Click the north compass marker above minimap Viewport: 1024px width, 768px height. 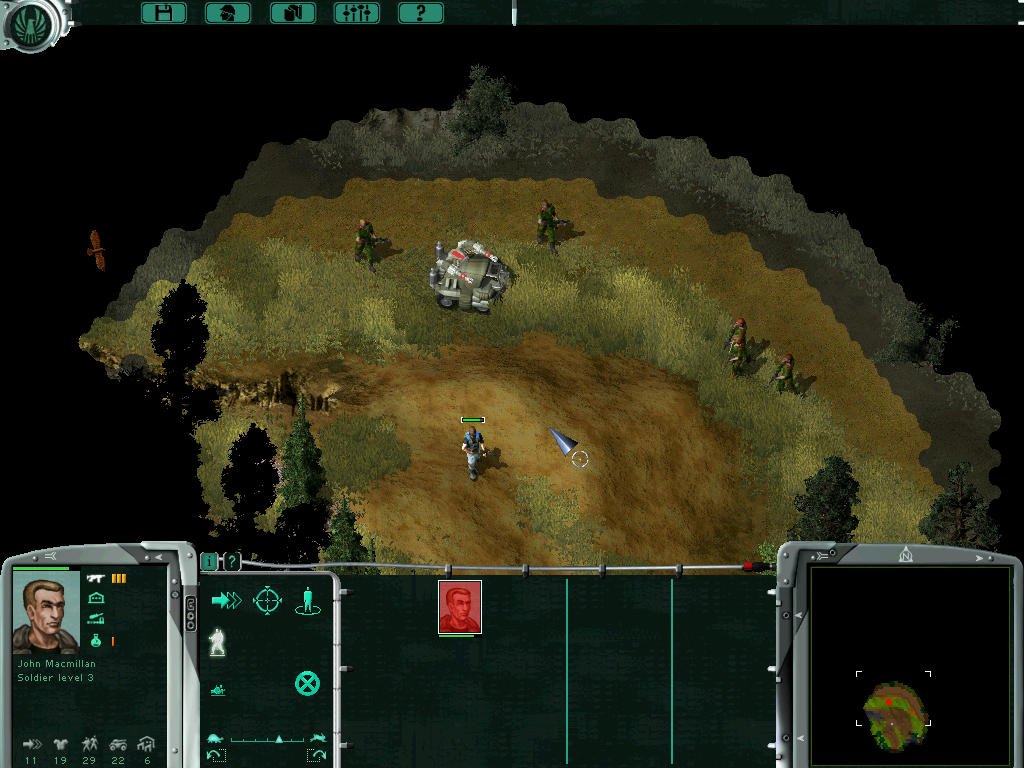906,555
